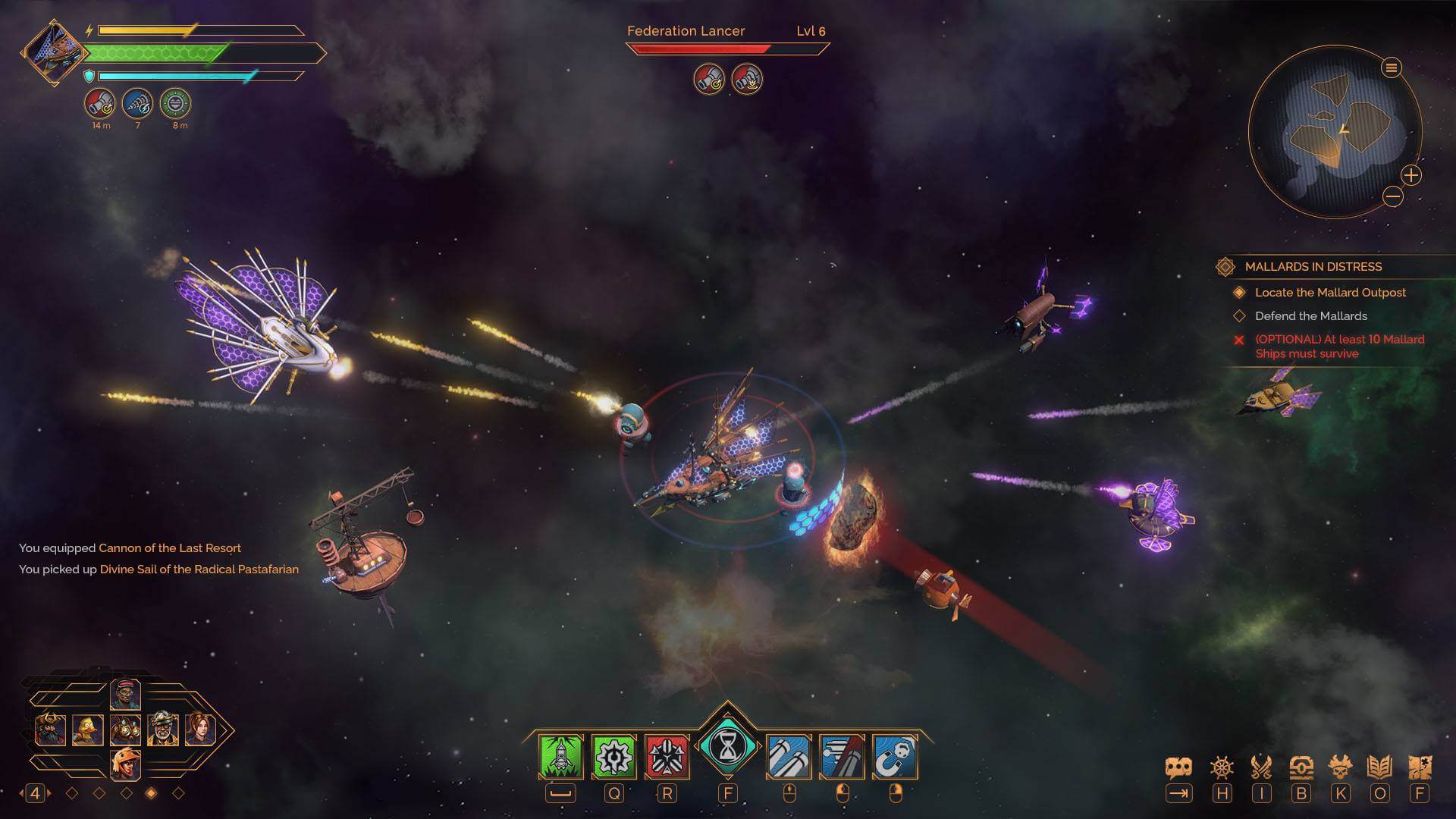Choose the red-striped heavy cannon weapon
1456x819 pixels.
coord(842,756)
